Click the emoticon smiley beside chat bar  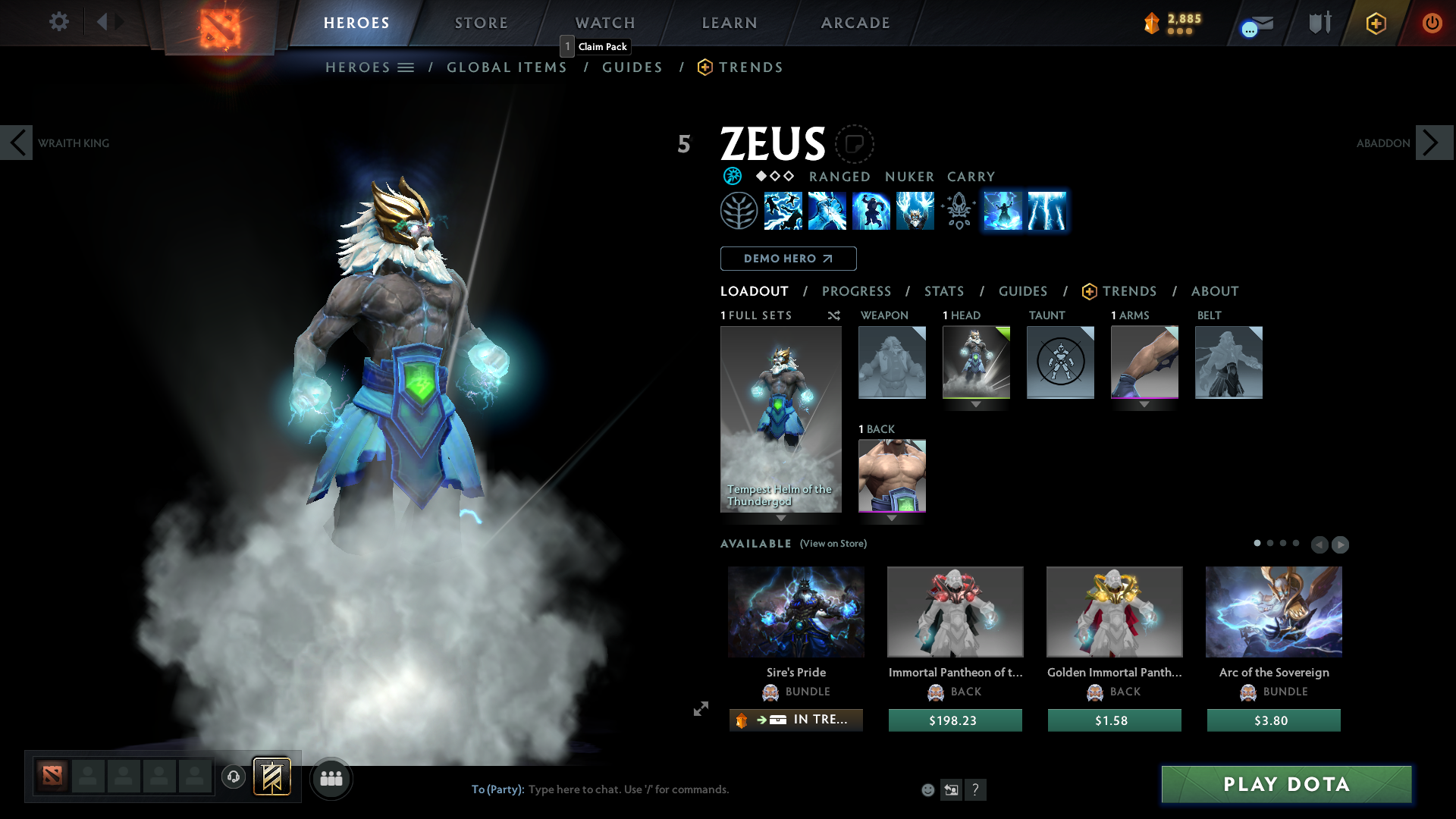coord(927,789)
